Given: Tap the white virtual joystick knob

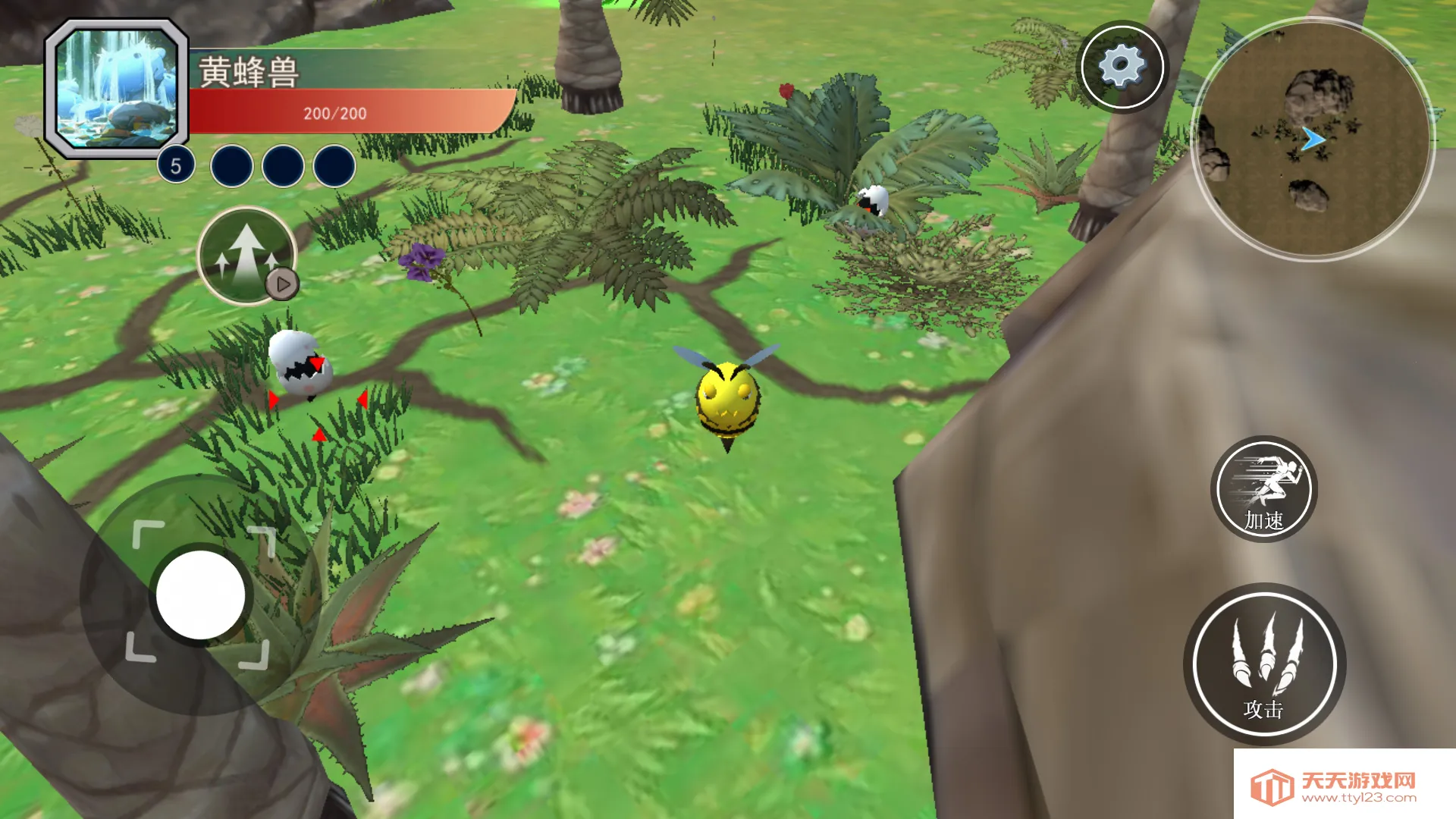Looking at the screenshot, I should click(x=200, y=595).
